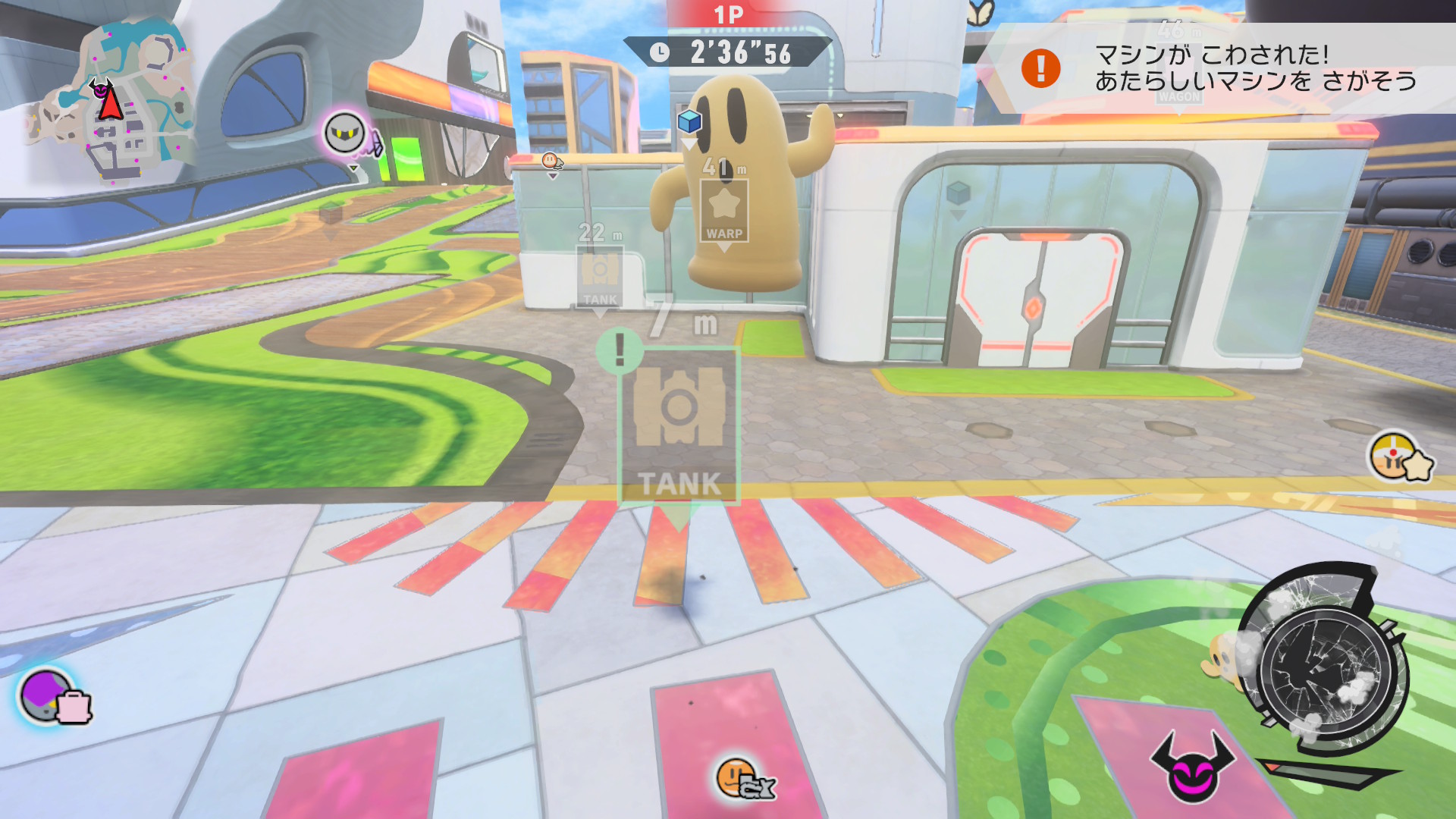Select the yellow-helmet rider with star icon
The image size is (1456, 819).
1399,459
